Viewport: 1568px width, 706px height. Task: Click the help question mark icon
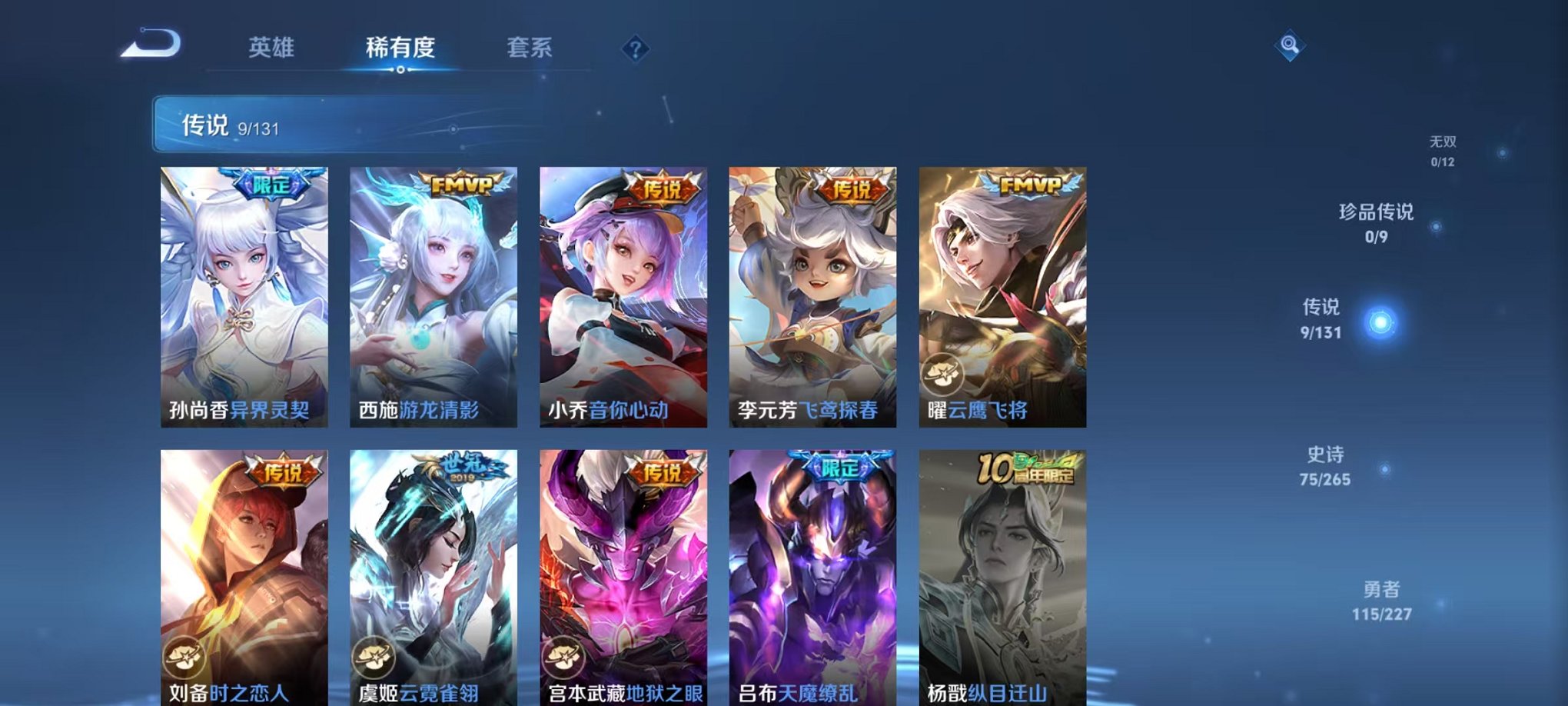click(x=635, y=49)
